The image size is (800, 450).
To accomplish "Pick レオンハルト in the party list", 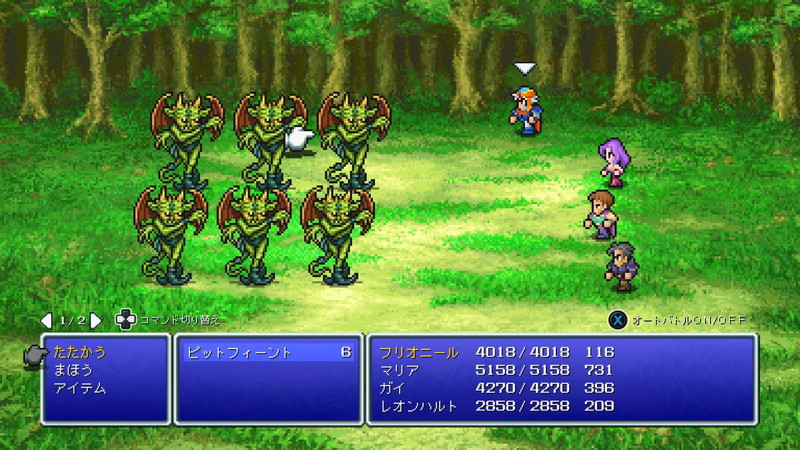I will pos(418,406).
